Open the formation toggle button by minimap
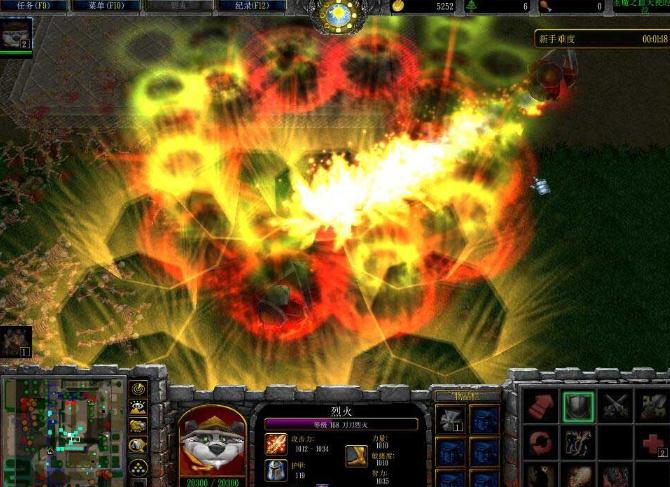Image resolution: width=670 pixels, height=487 pixels. (139, 465)
